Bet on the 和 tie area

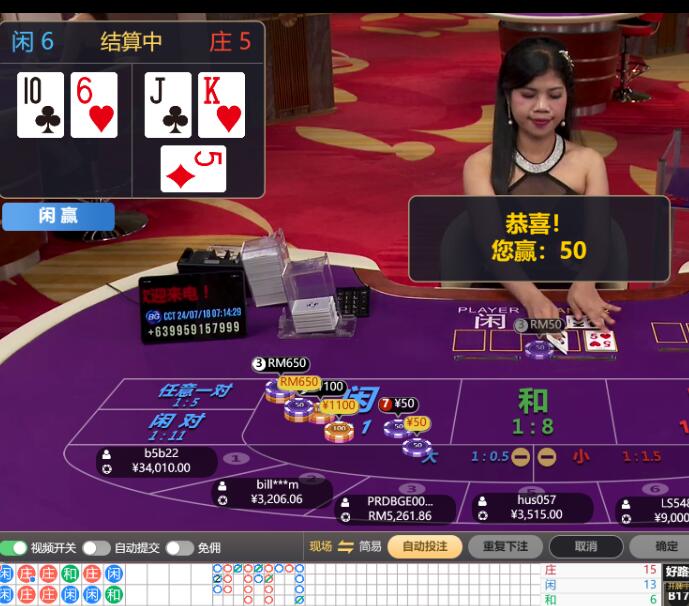coord(533,410)
